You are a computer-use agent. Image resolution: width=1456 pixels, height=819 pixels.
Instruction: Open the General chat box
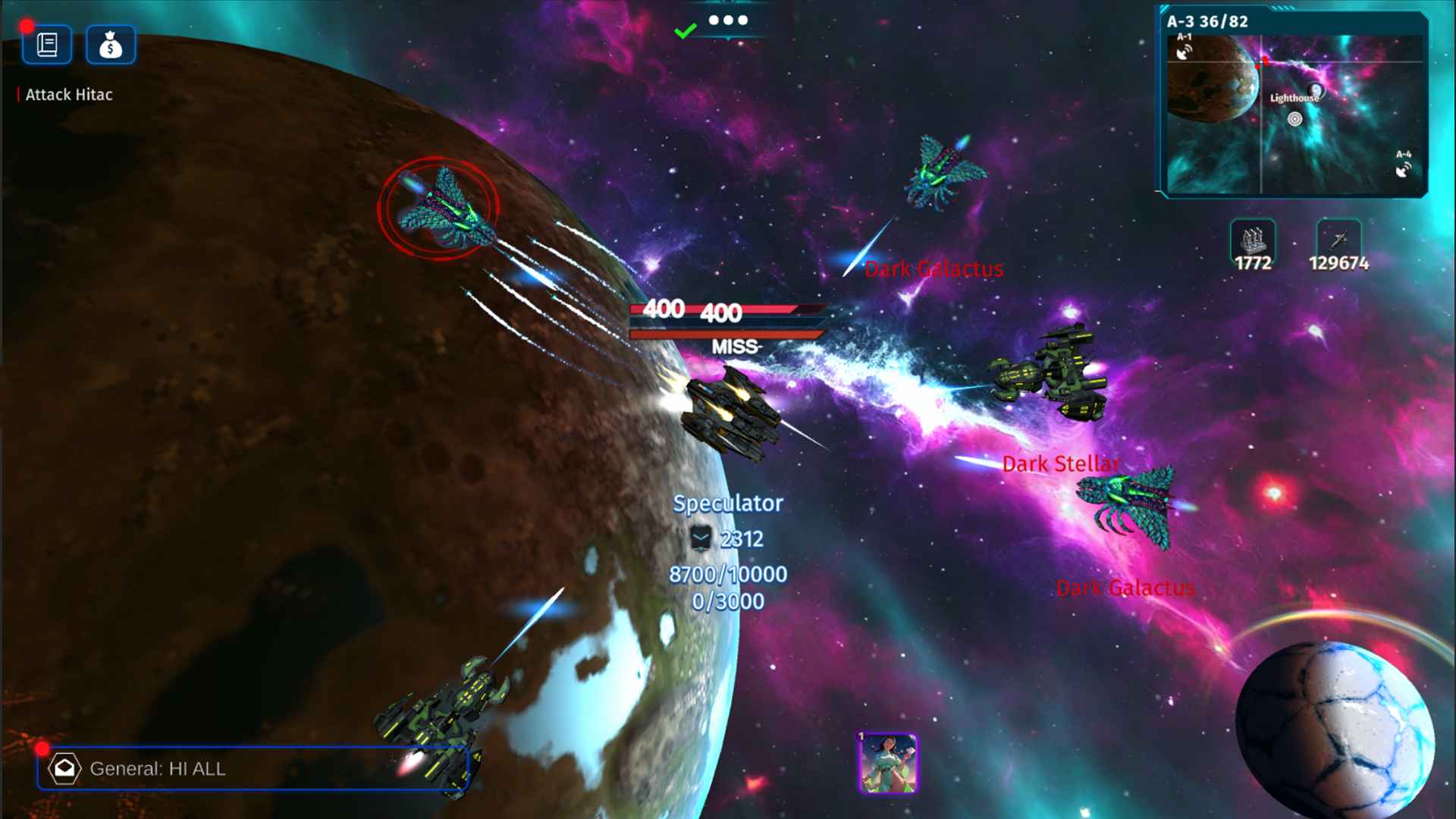[x=253, y=768]
